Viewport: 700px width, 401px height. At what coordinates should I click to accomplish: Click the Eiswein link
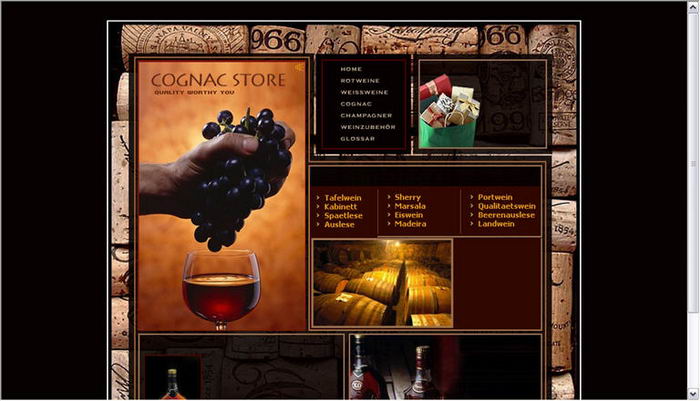[409, 216]
